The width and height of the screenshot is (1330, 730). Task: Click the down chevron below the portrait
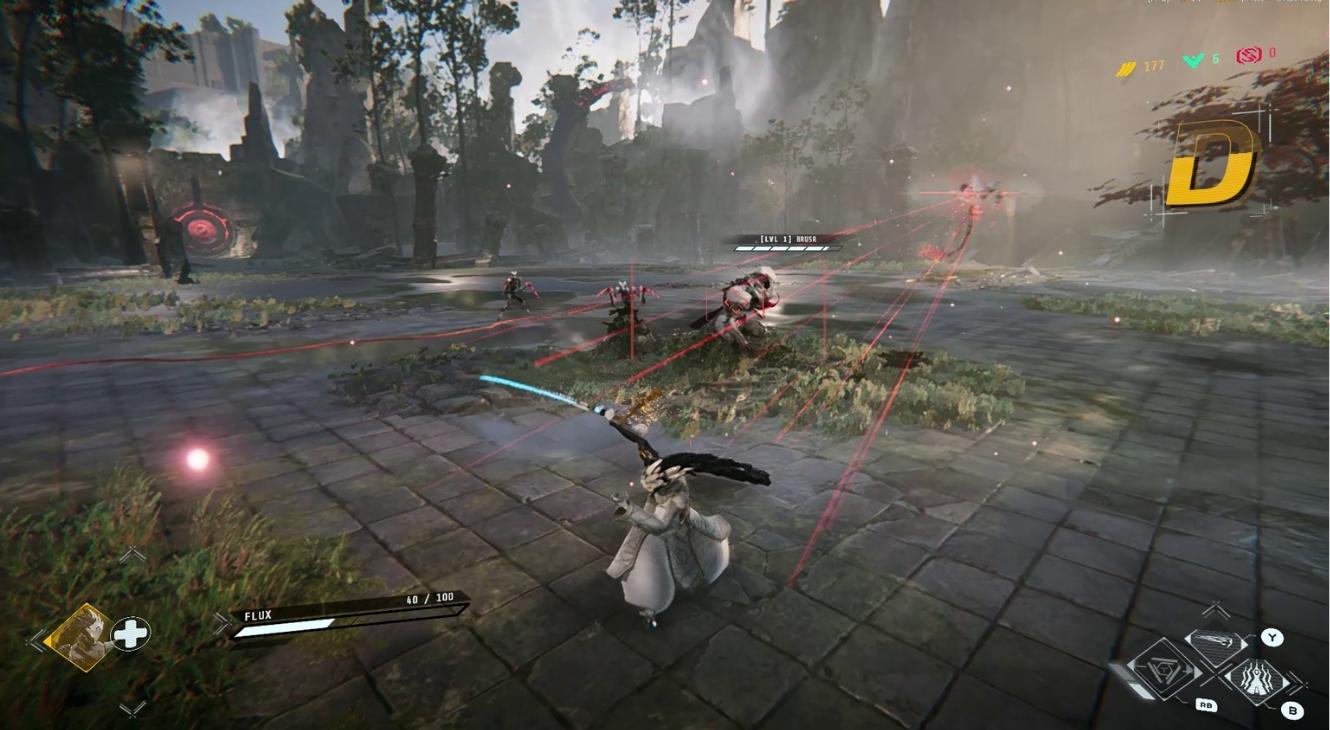pos(131,709)
